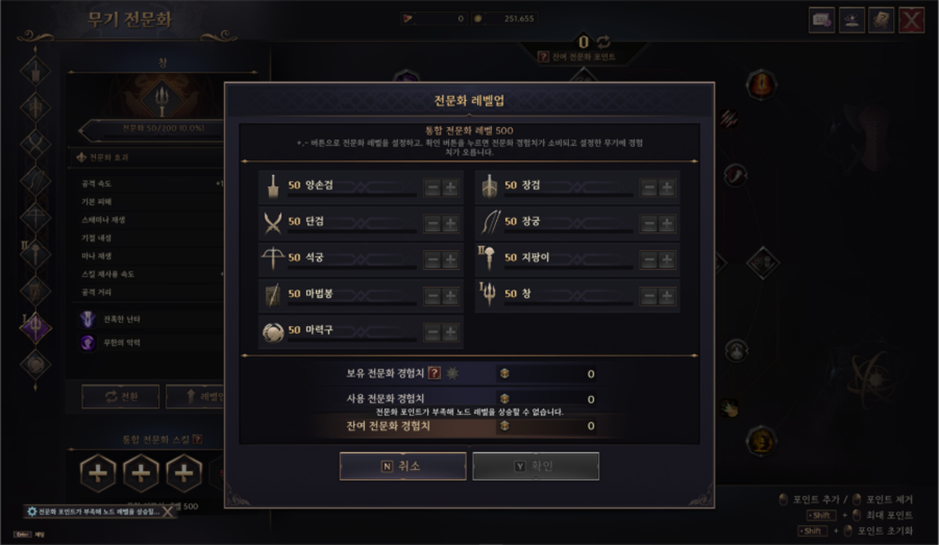Image resolution: width=939 pixels, height=545 pixels.
Task: Decrease the 양손검 specialization level
Action: point(433,187)
